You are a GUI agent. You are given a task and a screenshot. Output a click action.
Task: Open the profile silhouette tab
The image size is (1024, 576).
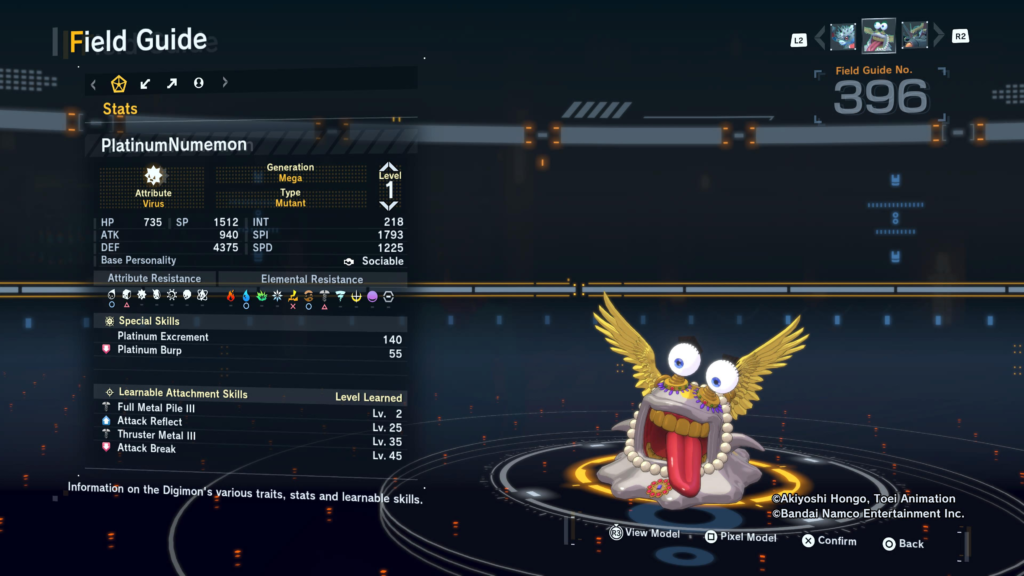[x=199, y=84]
